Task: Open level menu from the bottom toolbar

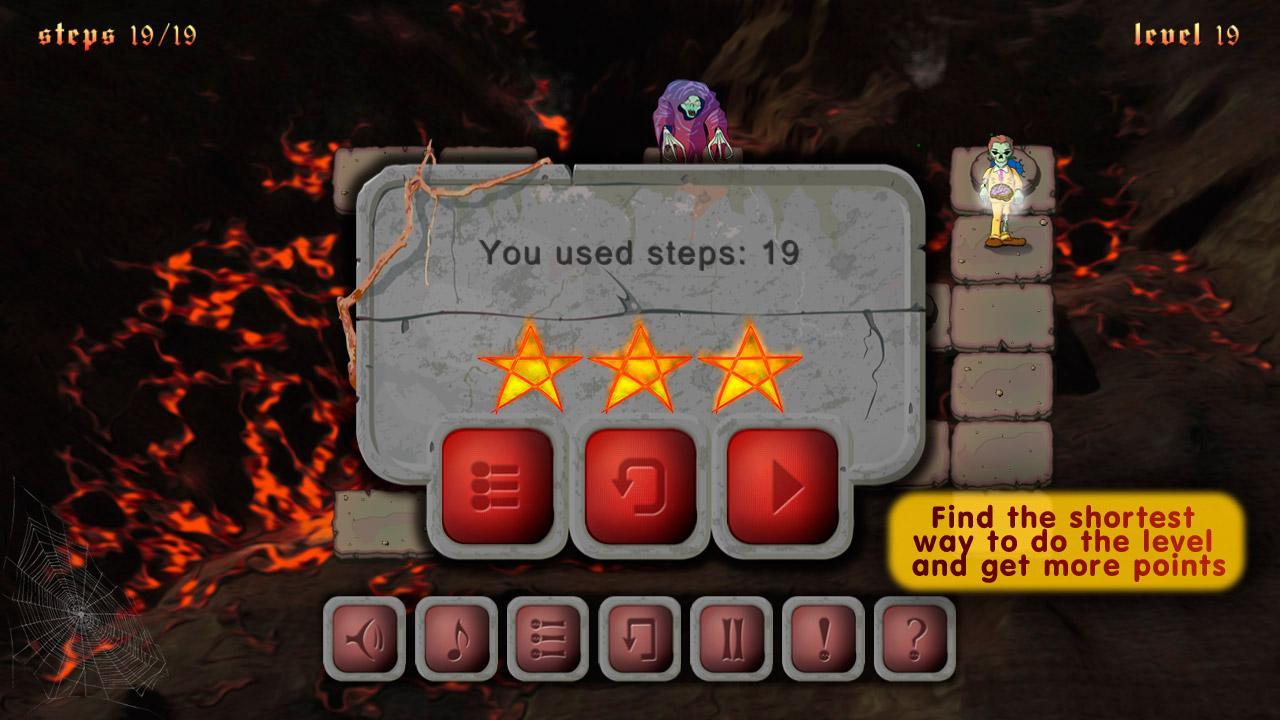Action: pyautogui.click(x=548, y=638)
